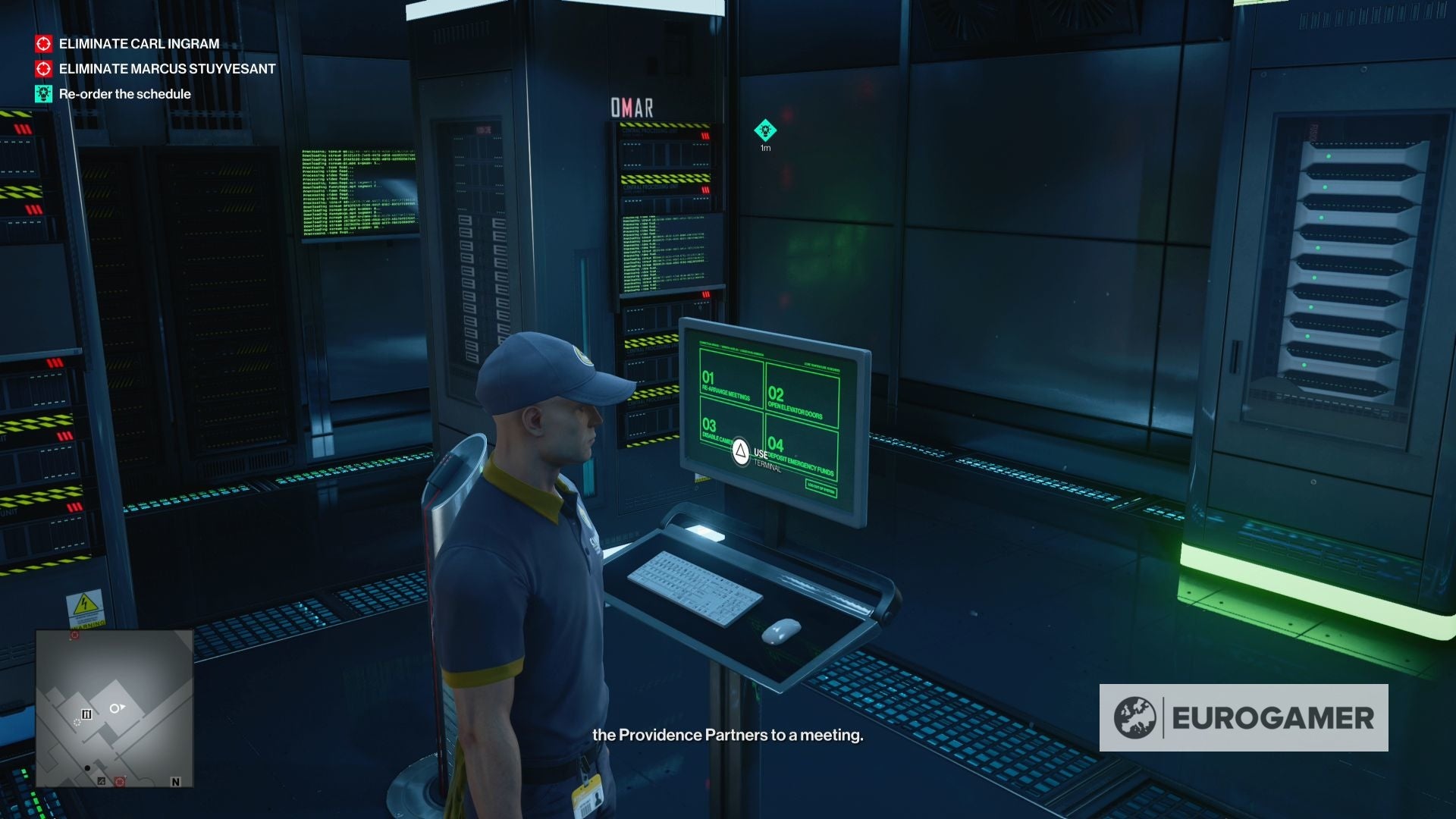The height and width of the screenshot is (819, 1456).
Task: Click the N compass marker on the minimap
Action: pyautogui.click(x=175, y=781)
